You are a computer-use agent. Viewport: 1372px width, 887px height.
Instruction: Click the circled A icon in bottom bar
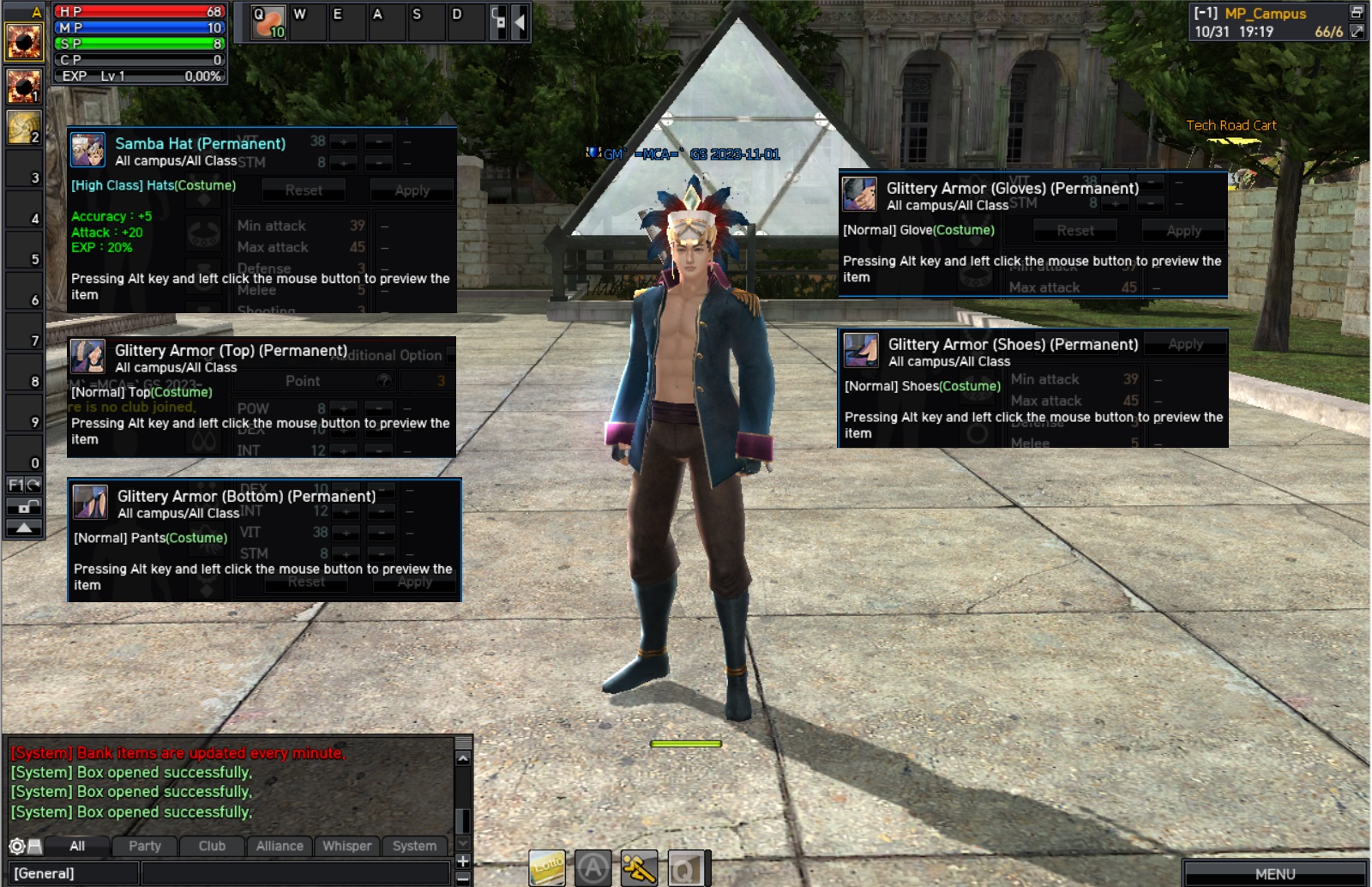(593, 868)
